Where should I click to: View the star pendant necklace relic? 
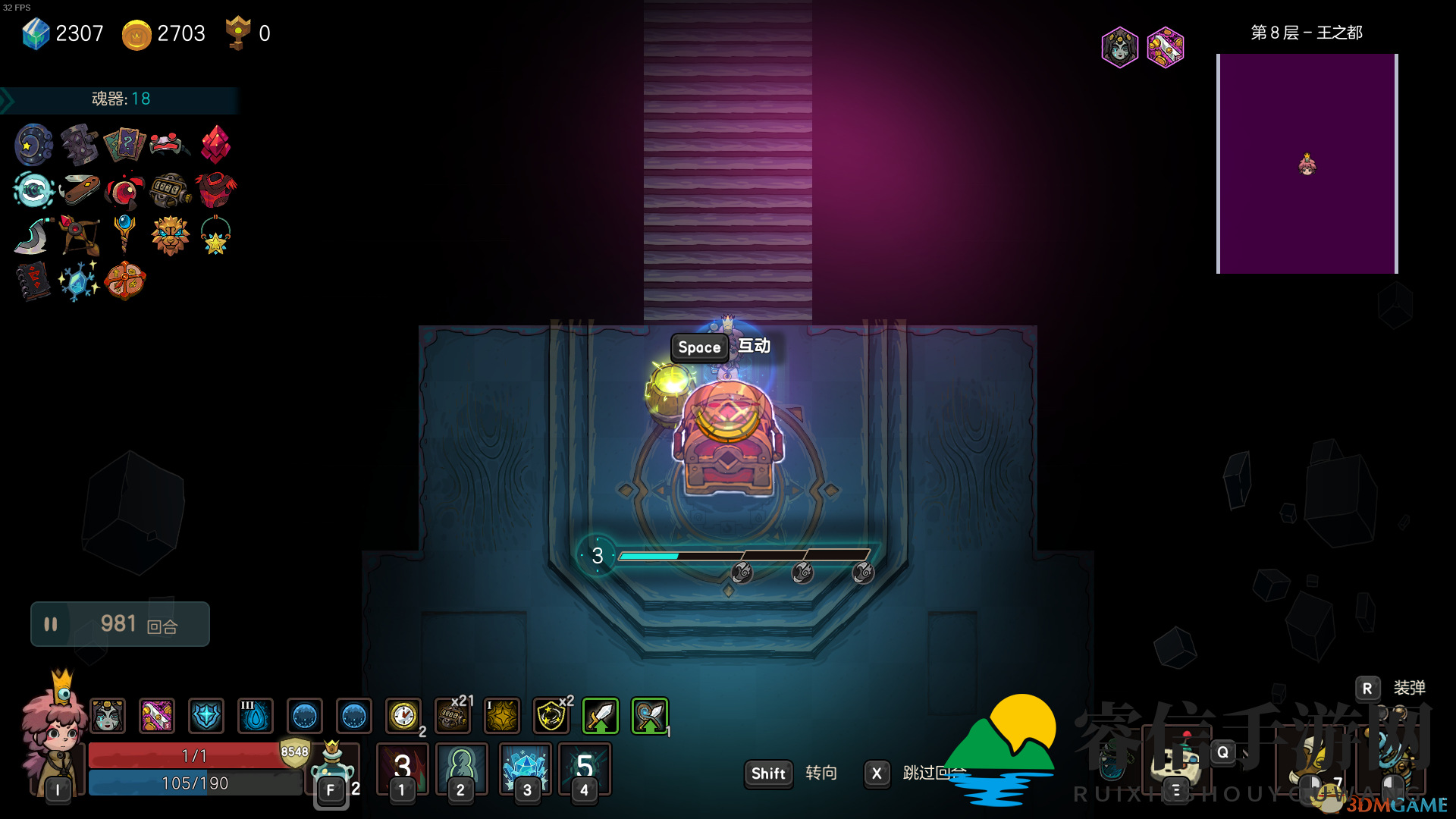[215, 235]
